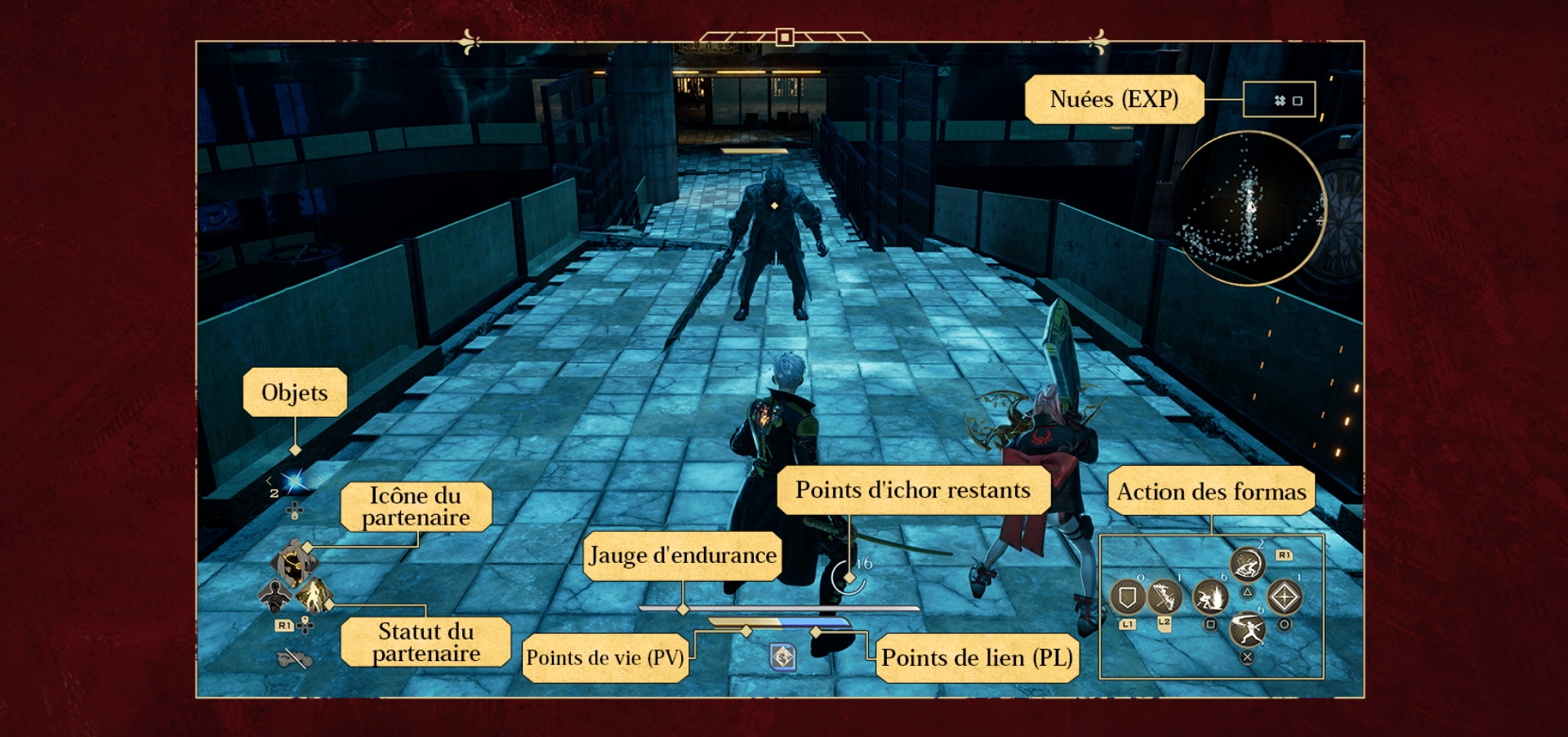Click the Points d'ichor restants label

click(914, 490)
